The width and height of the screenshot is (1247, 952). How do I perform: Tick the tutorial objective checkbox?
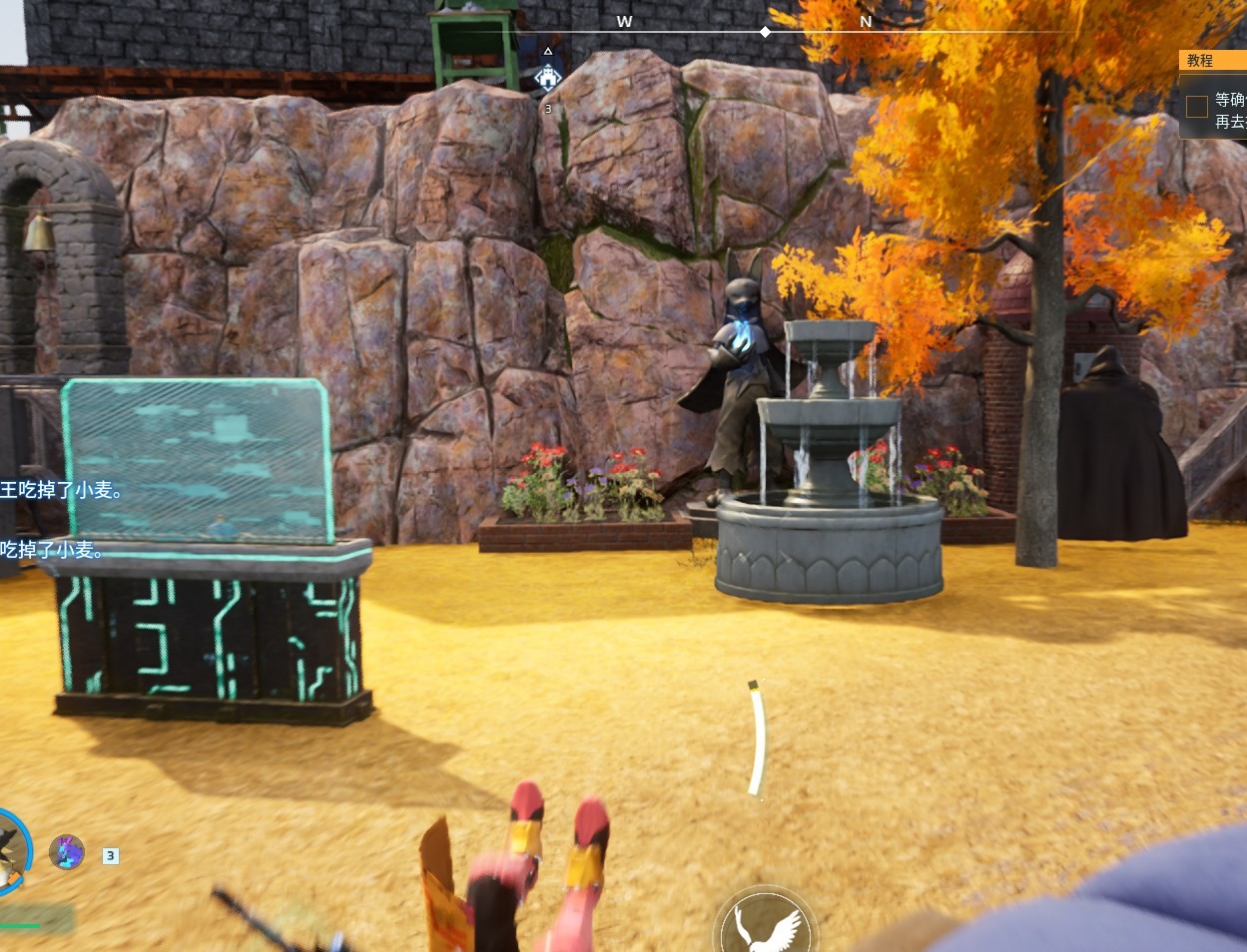coord(1196,107)
